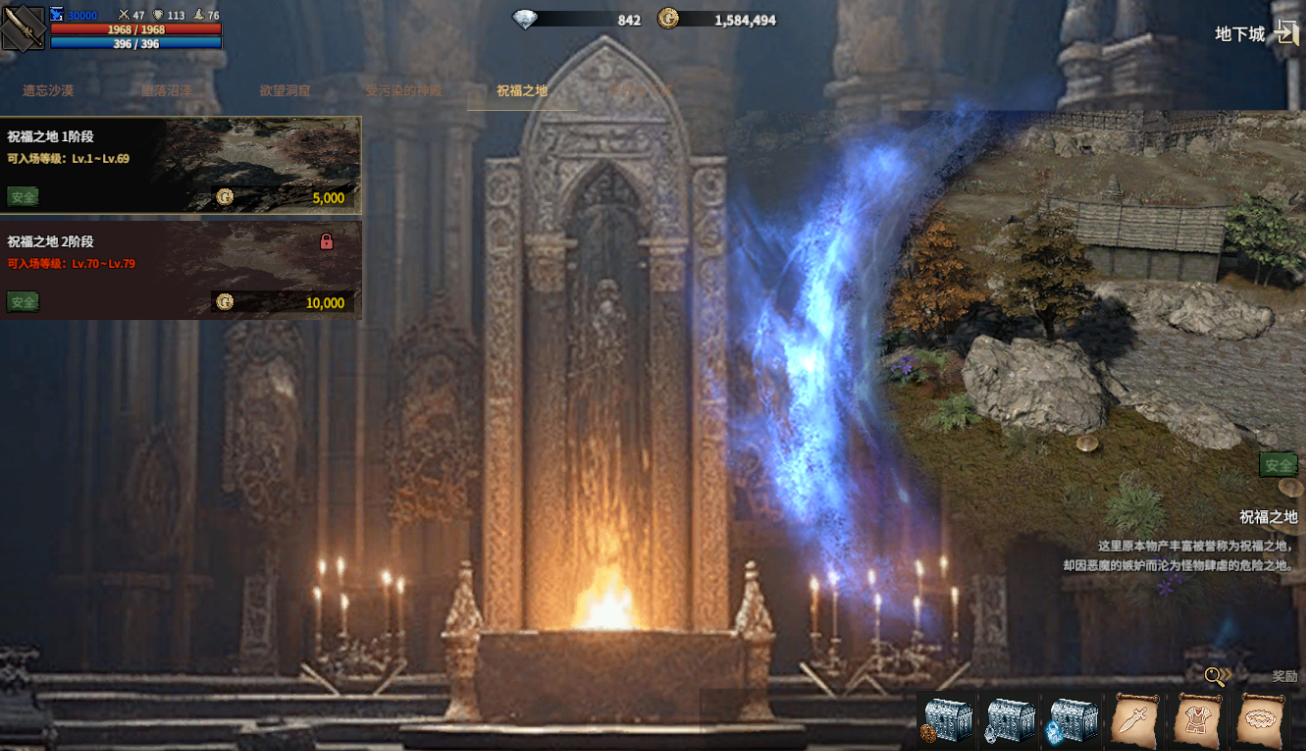Inspect the sword scroll reward
The height and width of the screenshot is (751, 1306).
(1135, 720)
